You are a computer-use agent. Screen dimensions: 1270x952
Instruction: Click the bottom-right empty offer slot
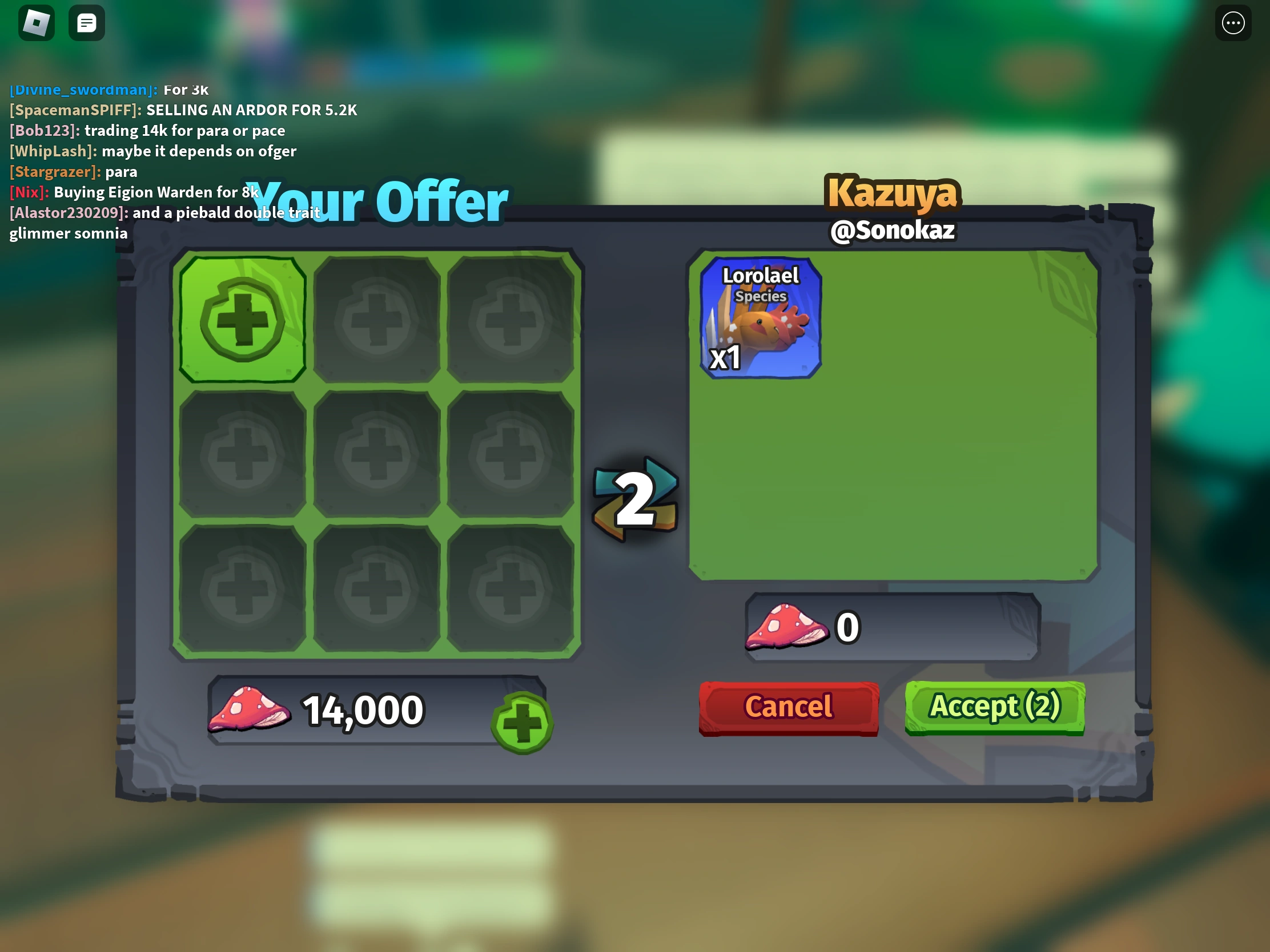point(511,587)
